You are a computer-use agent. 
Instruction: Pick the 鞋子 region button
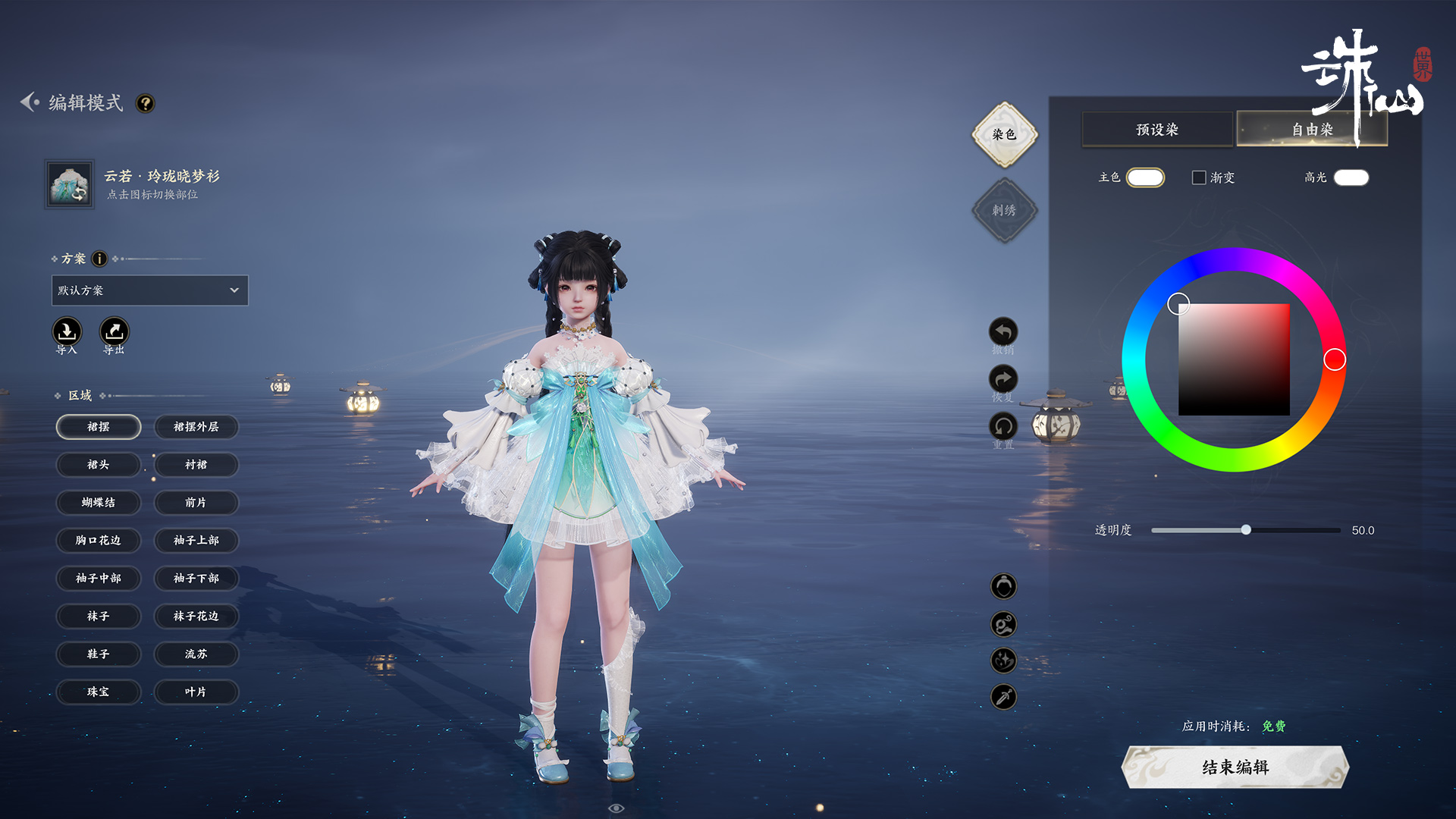(x=99, y=654)
